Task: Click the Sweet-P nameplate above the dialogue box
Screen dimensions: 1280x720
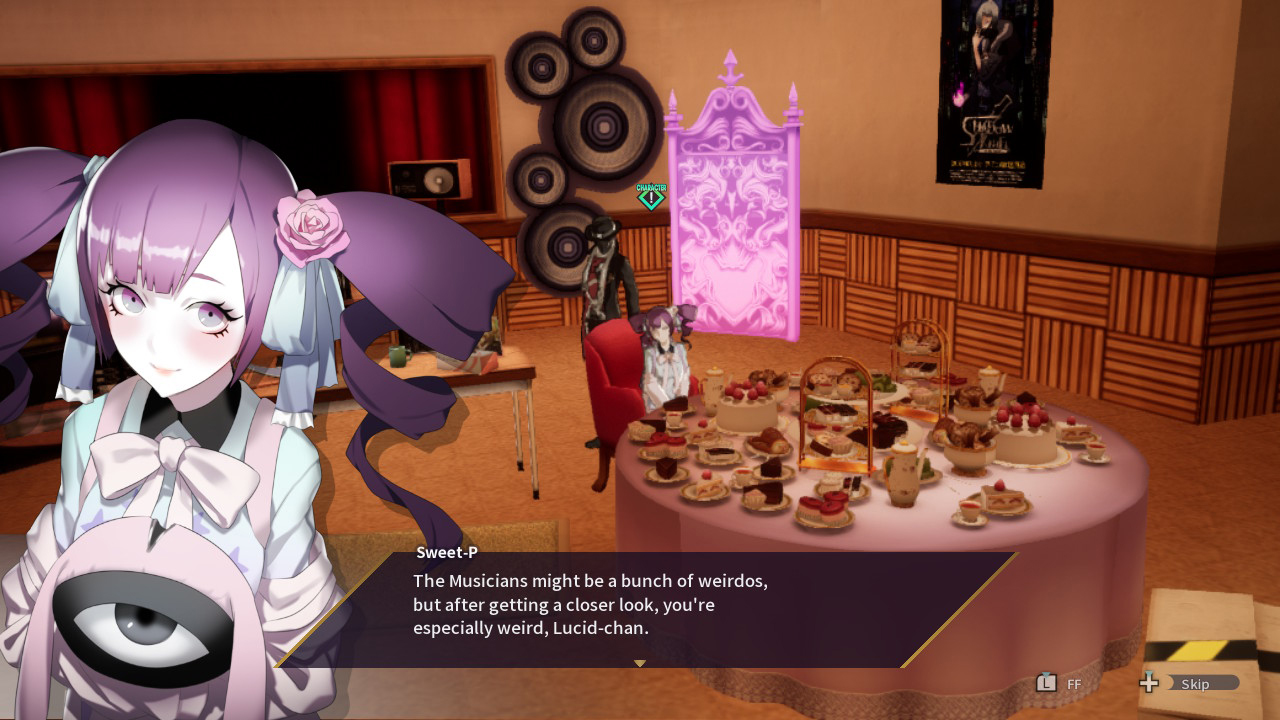Action: [447, 551]
